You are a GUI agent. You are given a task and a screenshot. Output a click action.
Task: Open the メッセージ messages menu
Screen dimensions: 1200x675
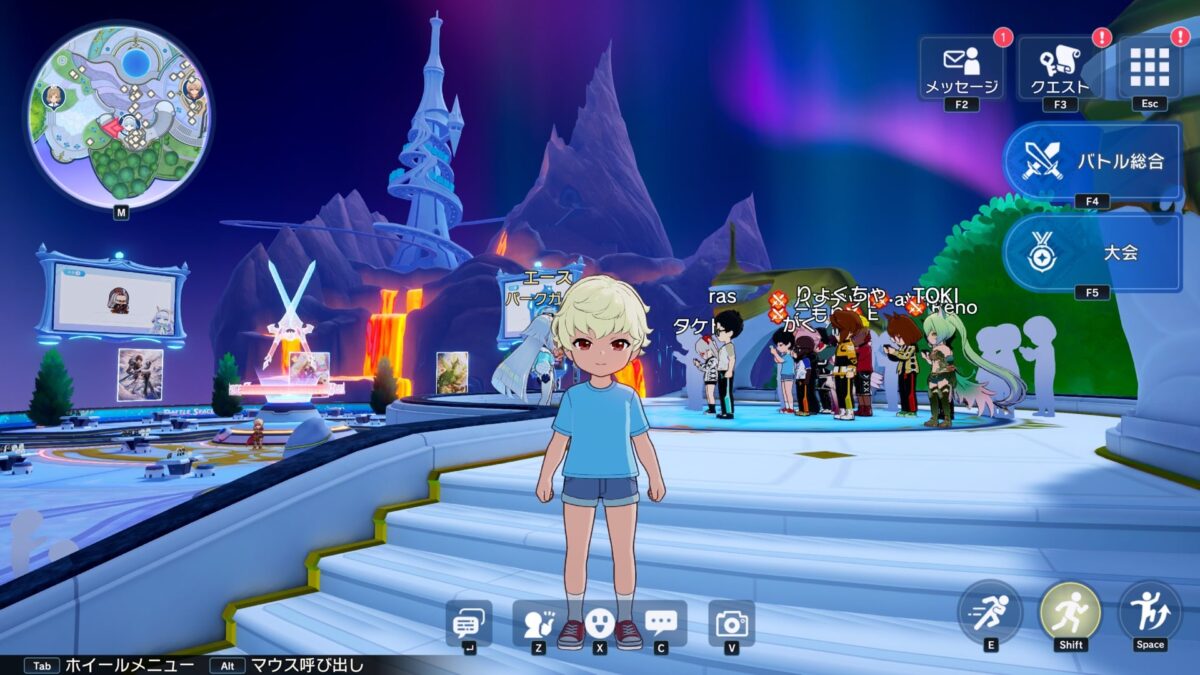[961, 68]
